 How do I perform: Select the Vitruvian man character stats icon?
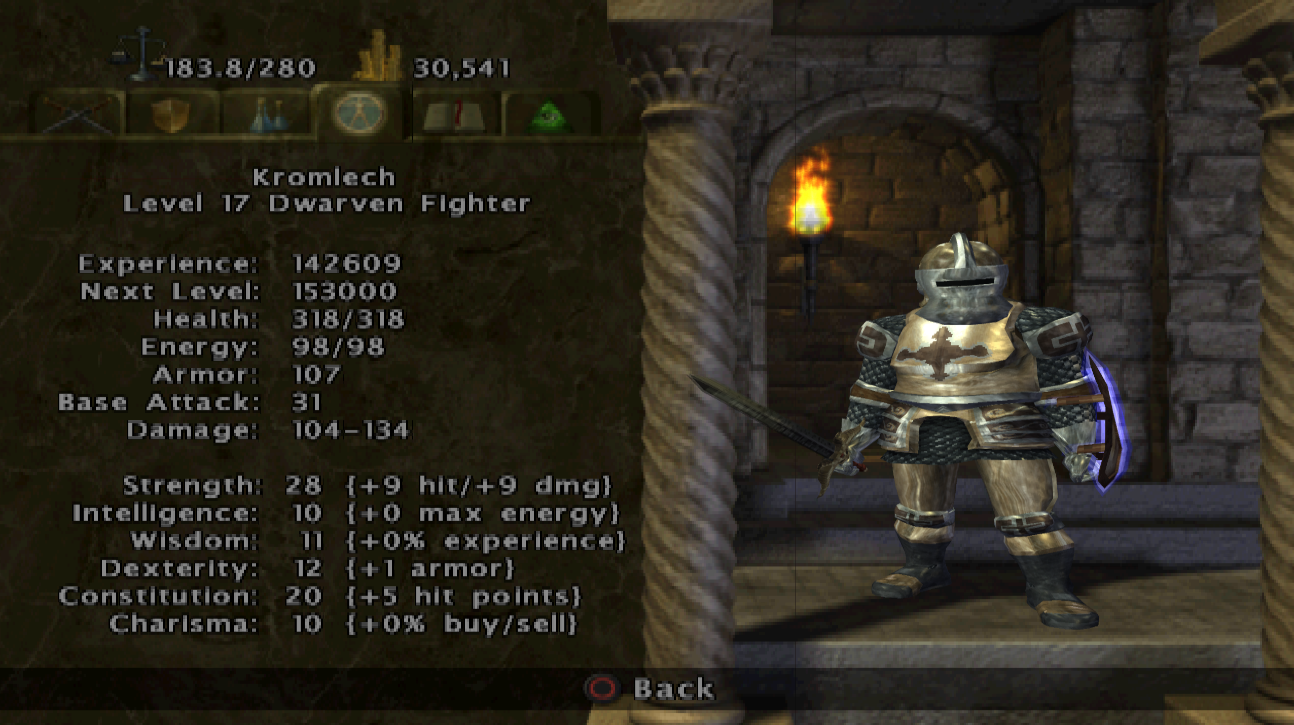360,113
